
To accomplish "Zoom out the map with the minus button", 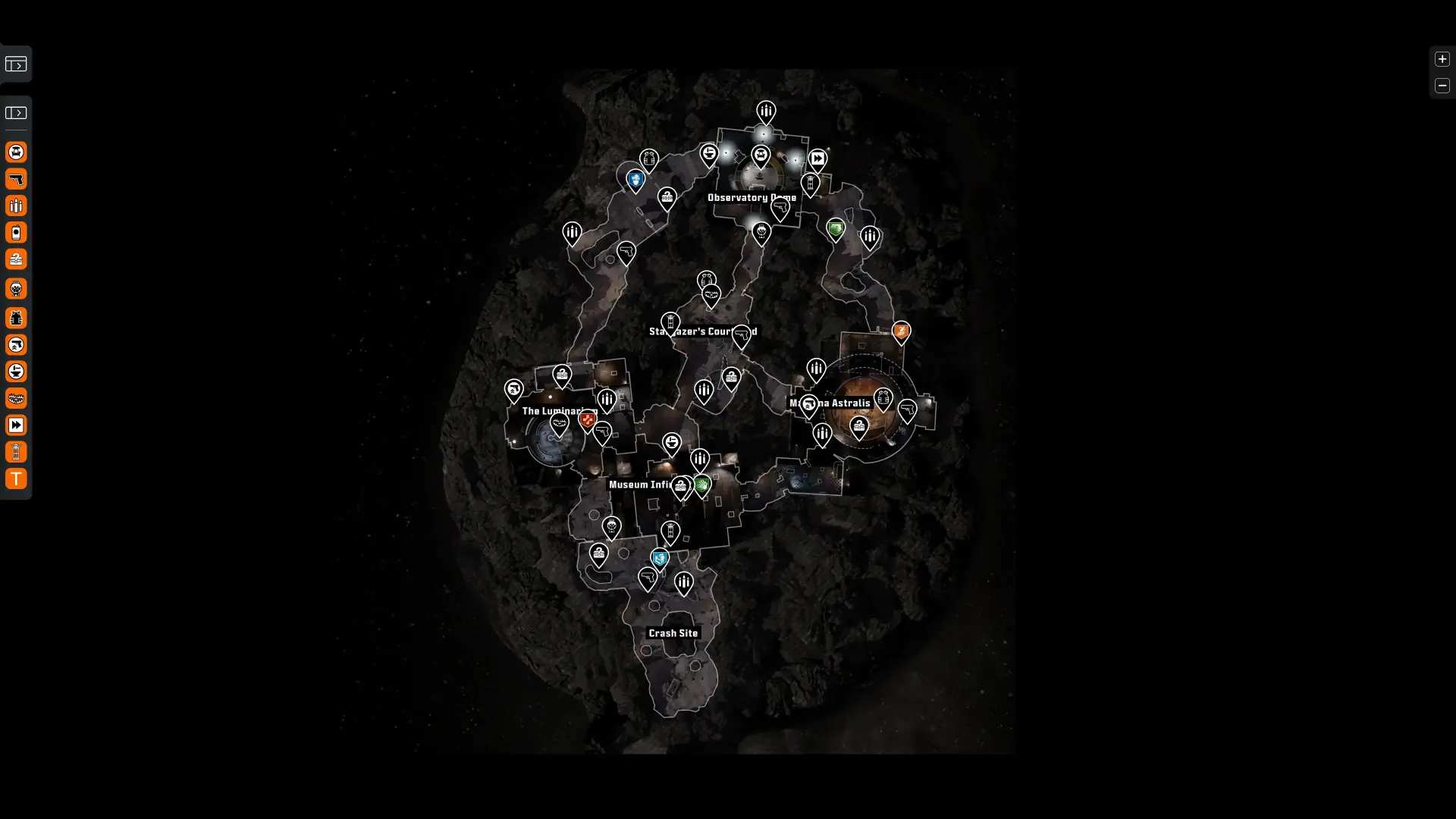I will pyautogui.click(x=1442, y=86).
